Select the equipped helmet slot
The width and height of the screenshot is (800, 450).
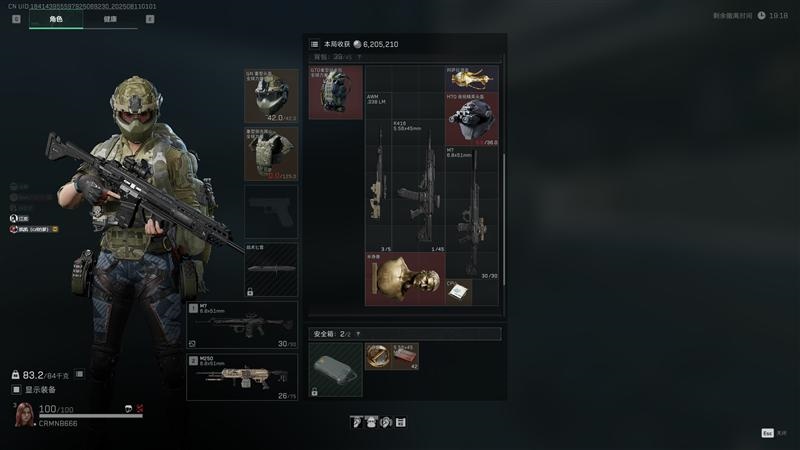(271, 96)
